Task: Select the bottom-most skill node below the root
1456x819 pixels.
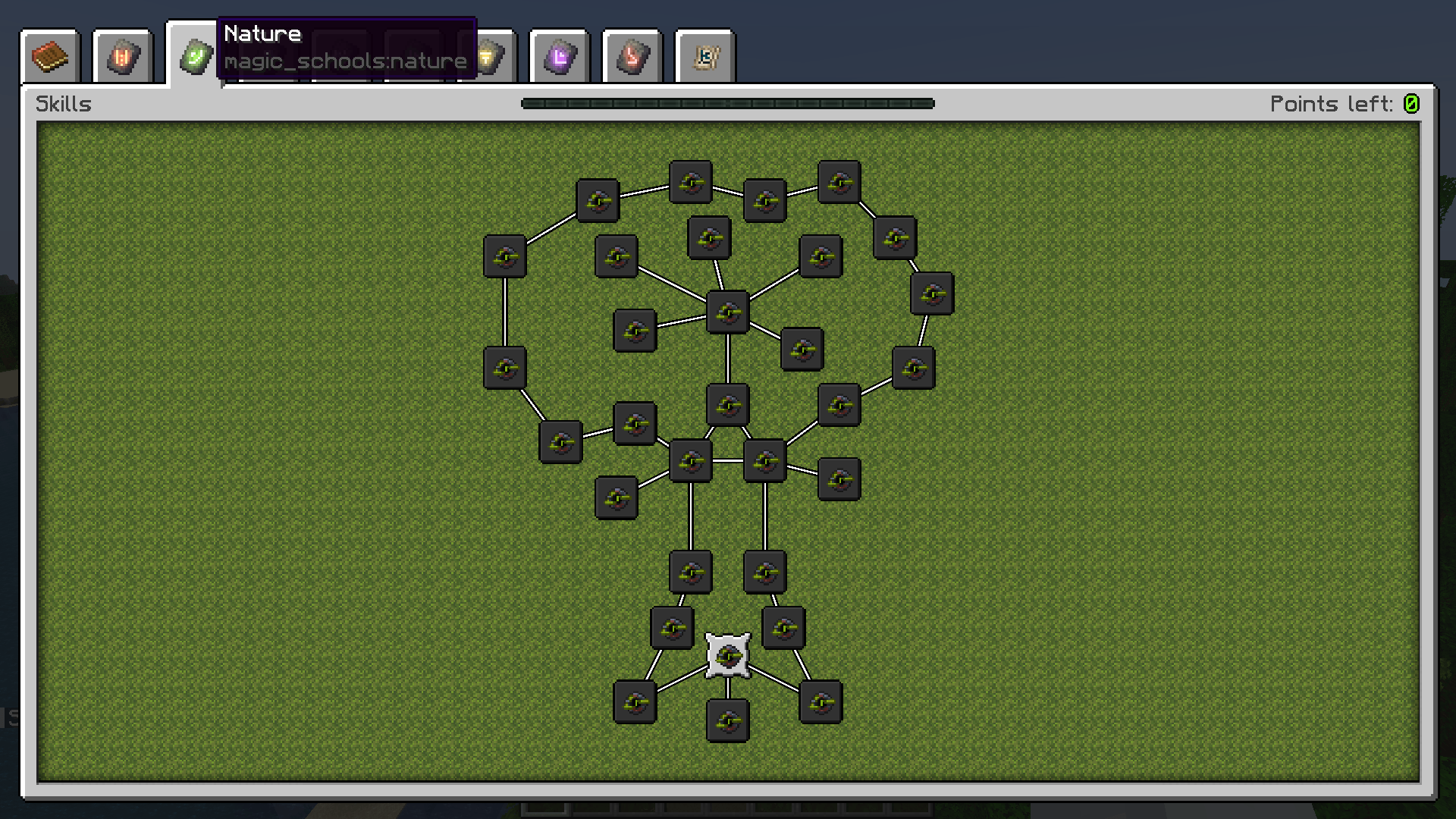Action: click(726, 720)
